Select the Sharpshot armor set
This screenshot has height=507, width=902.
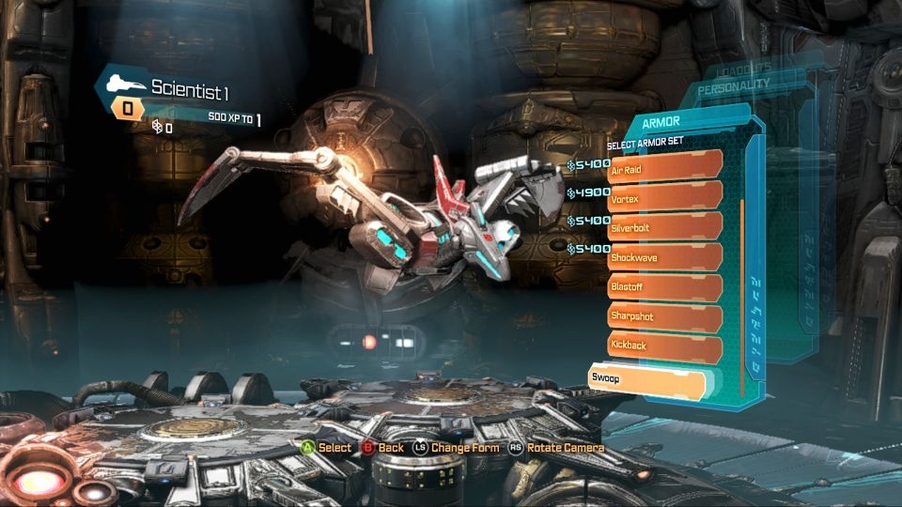[665, 316]
